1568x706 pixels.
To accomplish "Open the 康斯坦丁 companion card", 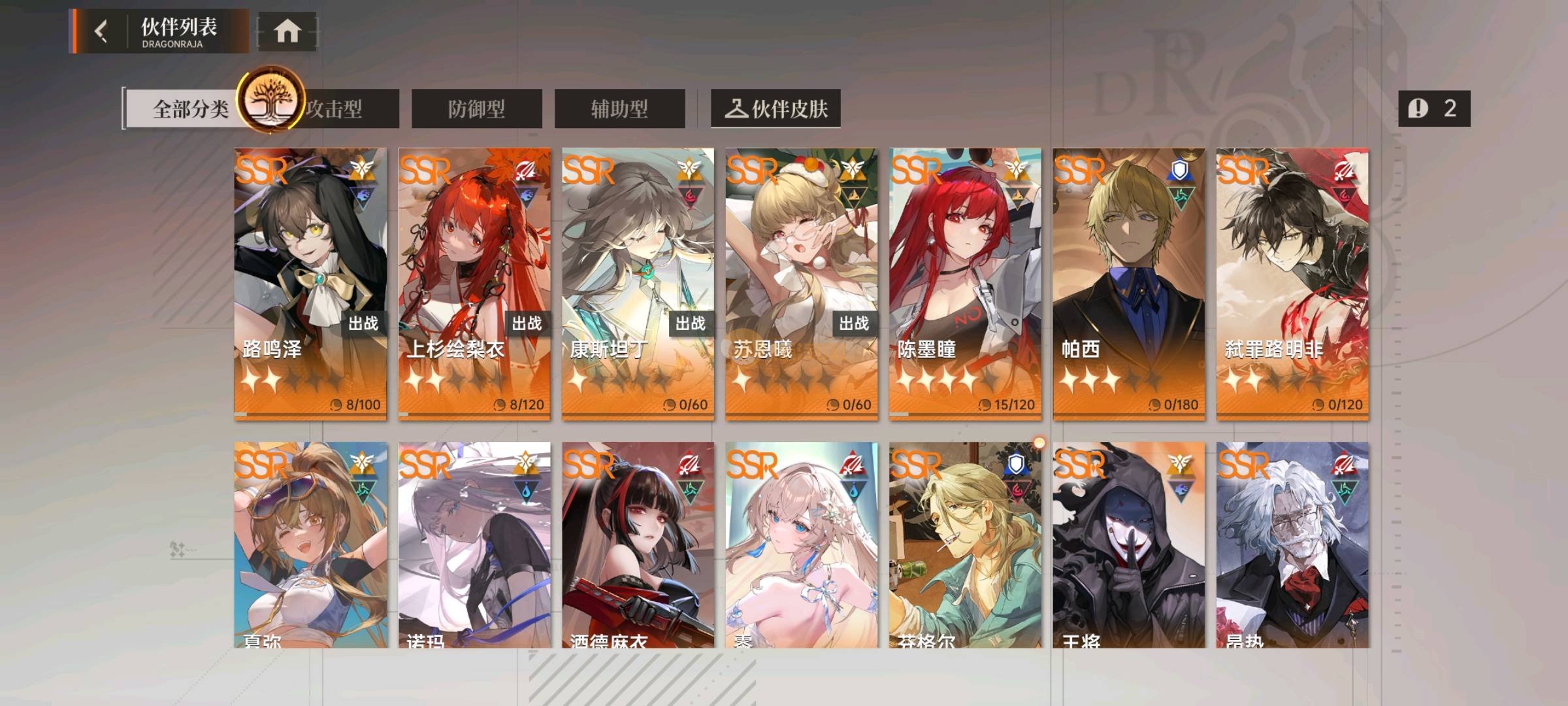I will point(638,282).
